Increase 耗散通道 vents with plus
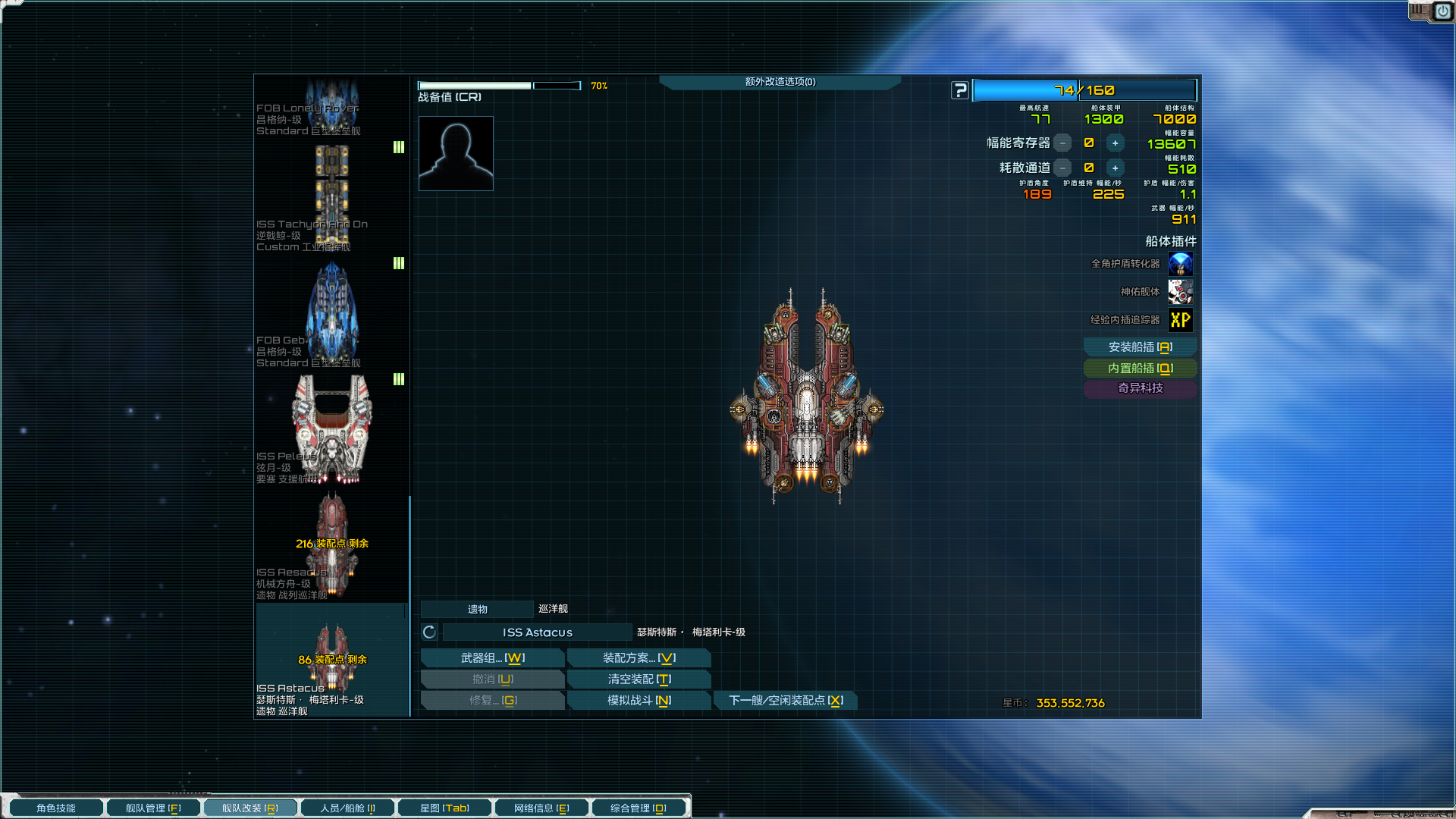 tap(1115, 168)
